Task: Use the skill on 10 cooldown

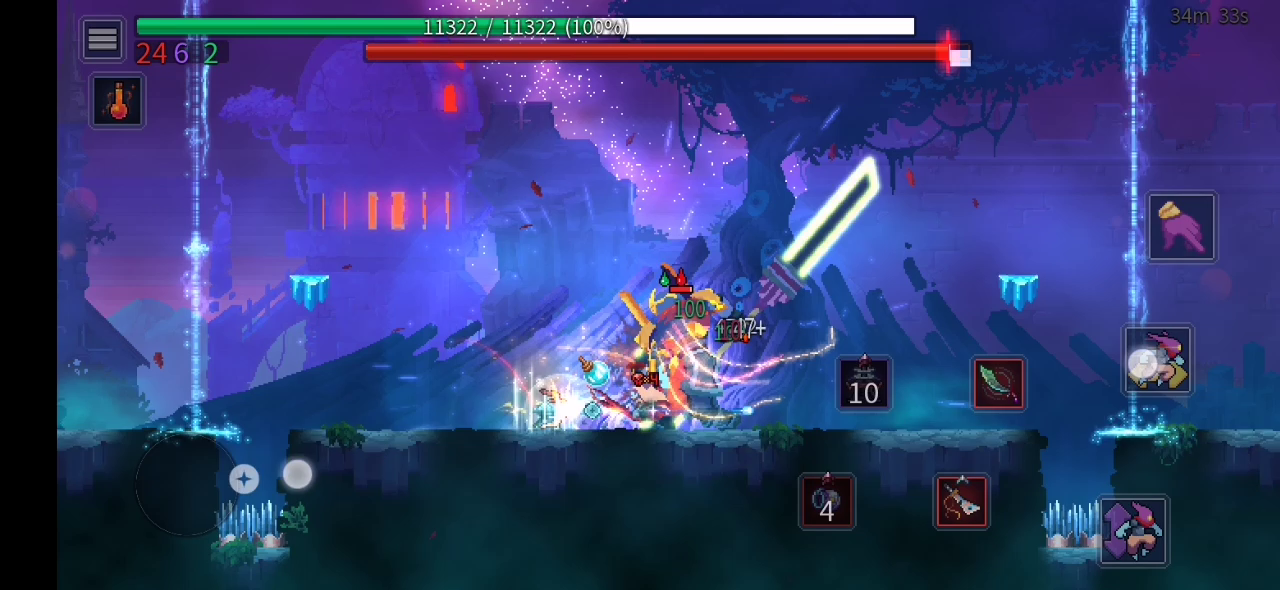Action: pyautogui.click(x=863, y=383)
